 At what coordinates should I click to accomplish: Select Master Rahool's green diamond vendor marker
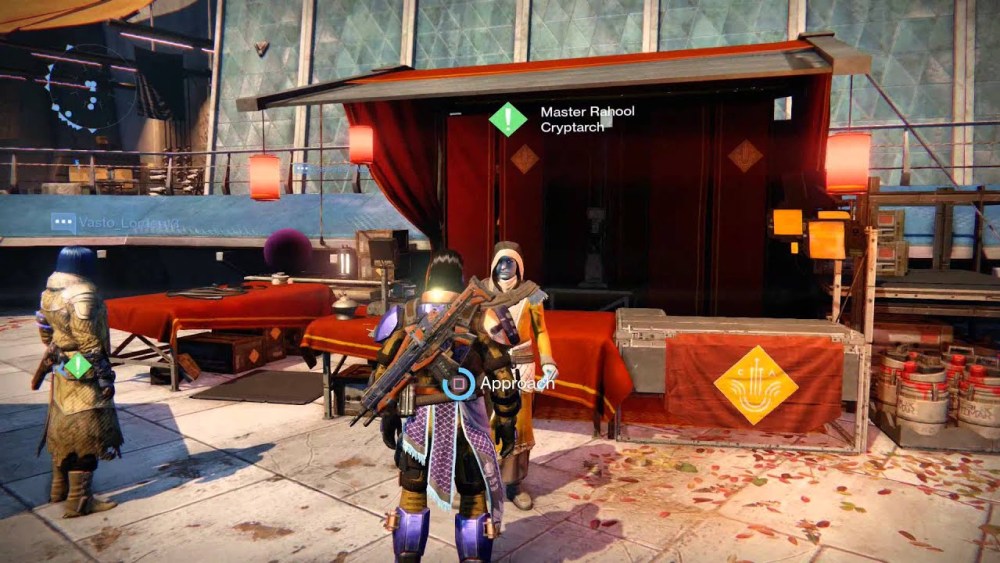tap(508, 119)
